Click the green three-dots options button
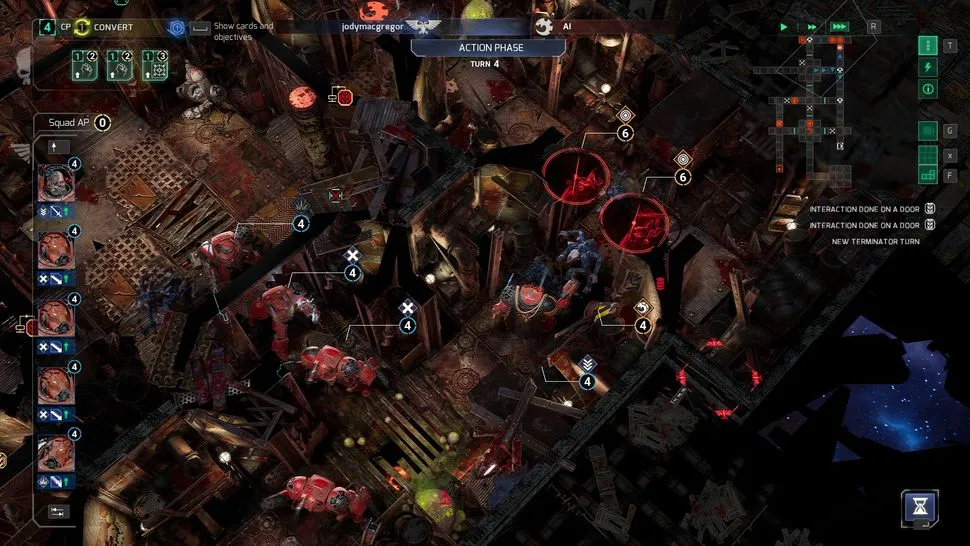Image resolution: width=970 pixels, height=546 pixels. click(x=928, y=45)
